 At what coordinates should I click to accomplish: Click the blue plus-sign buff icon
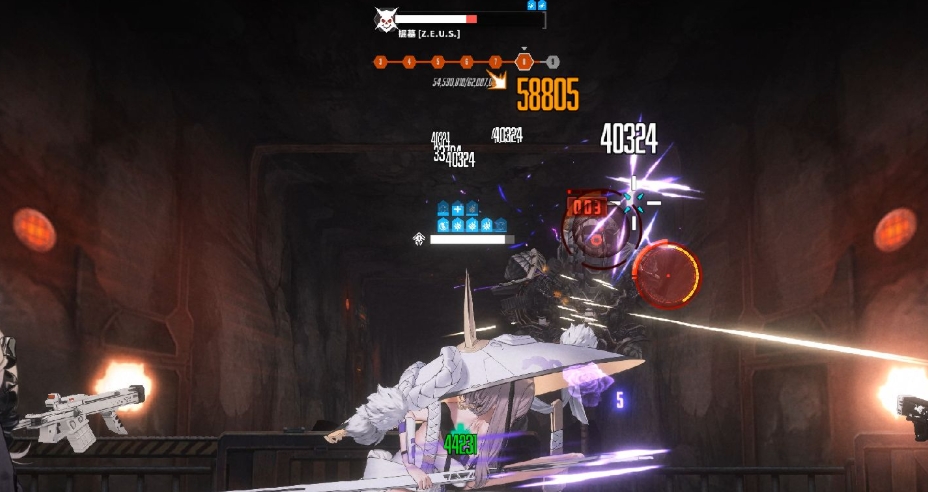[458, 209]
